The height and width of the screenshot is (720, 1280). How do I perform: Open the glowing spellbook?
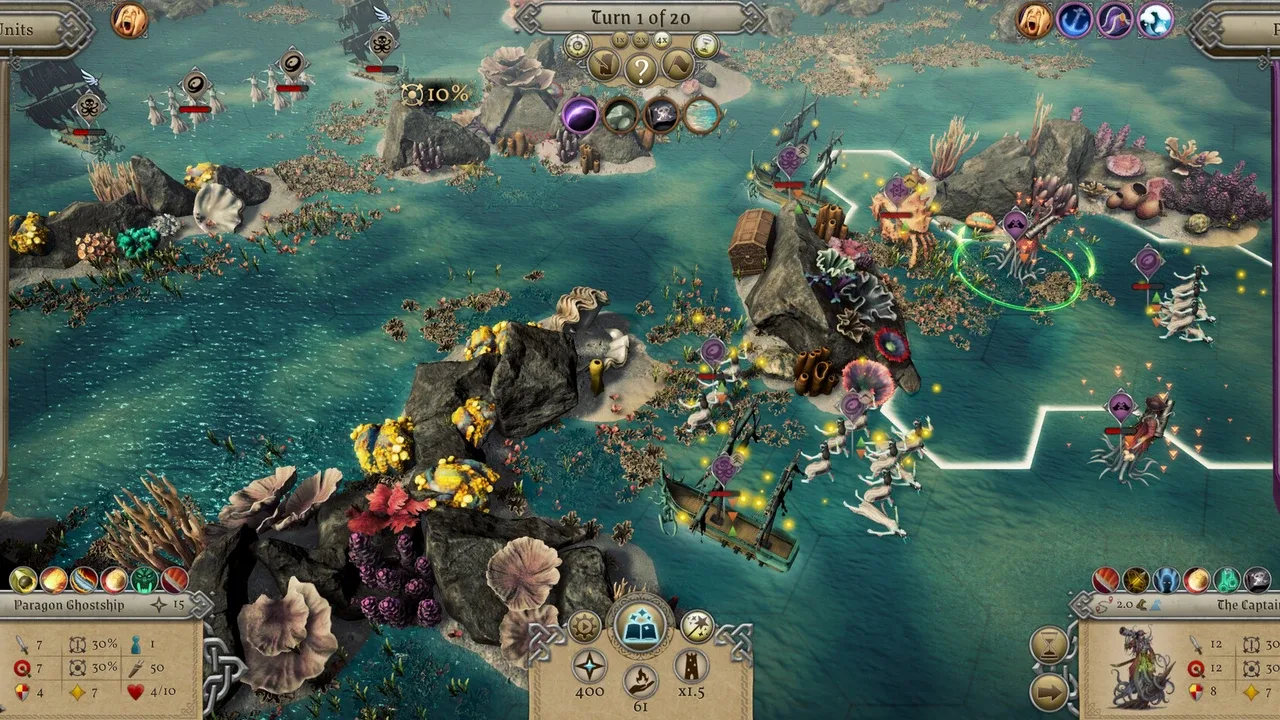pyautogui.click(x=640, y=627)
